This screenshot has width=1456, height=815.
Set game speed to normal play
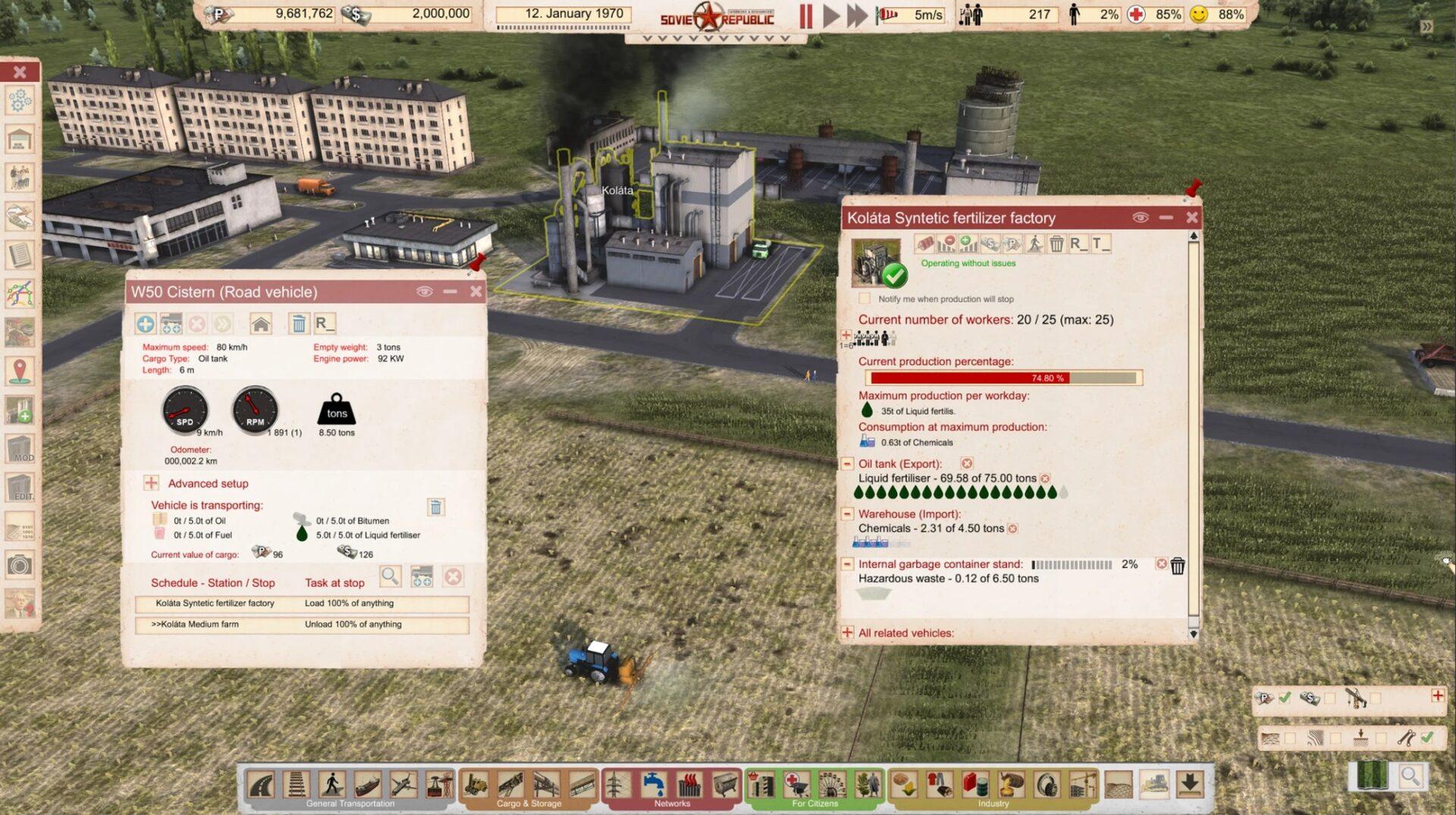831,15
